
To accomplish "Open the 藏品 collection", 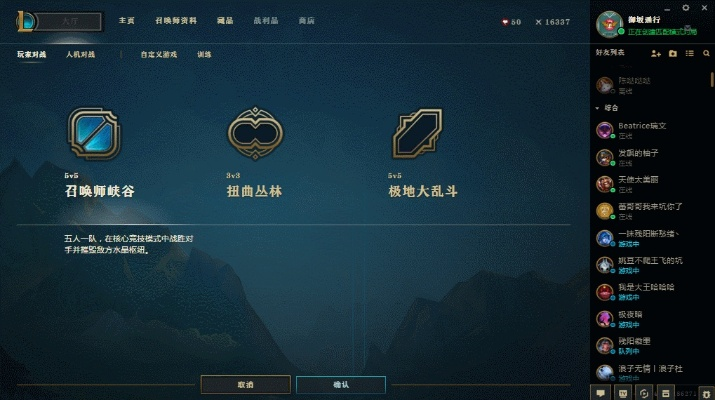I will 225,21.
